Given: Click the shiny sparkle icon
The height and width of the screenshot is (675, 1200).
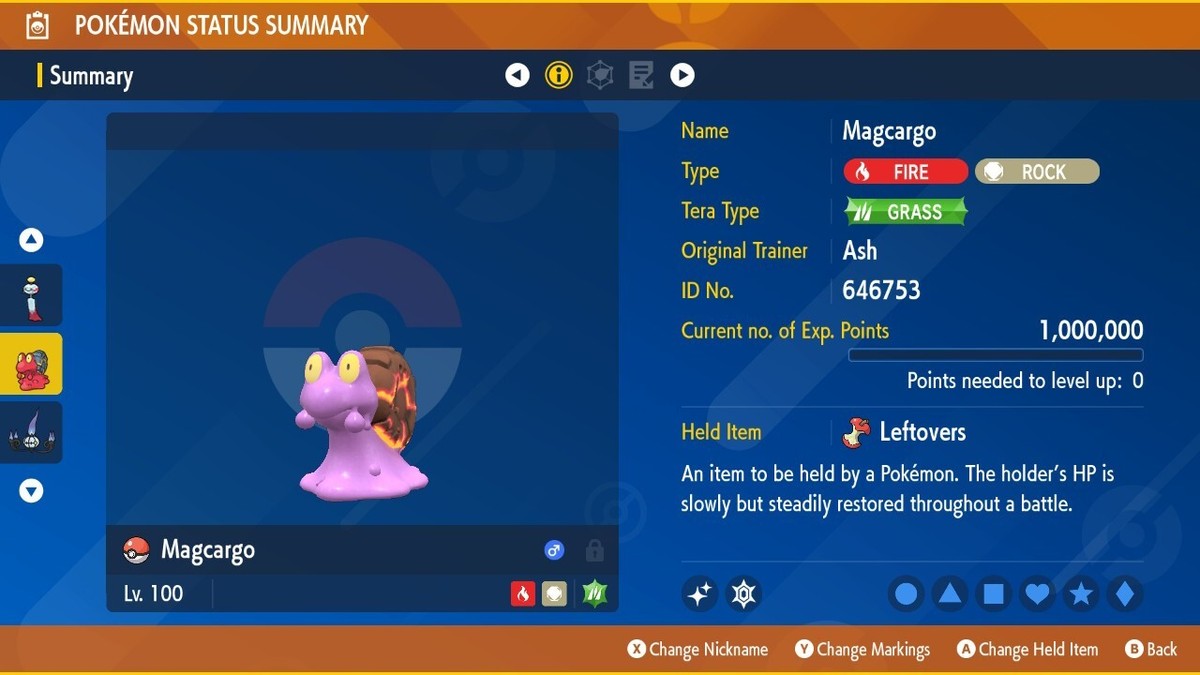Looking at the screenshot, I should click(700, 594).
